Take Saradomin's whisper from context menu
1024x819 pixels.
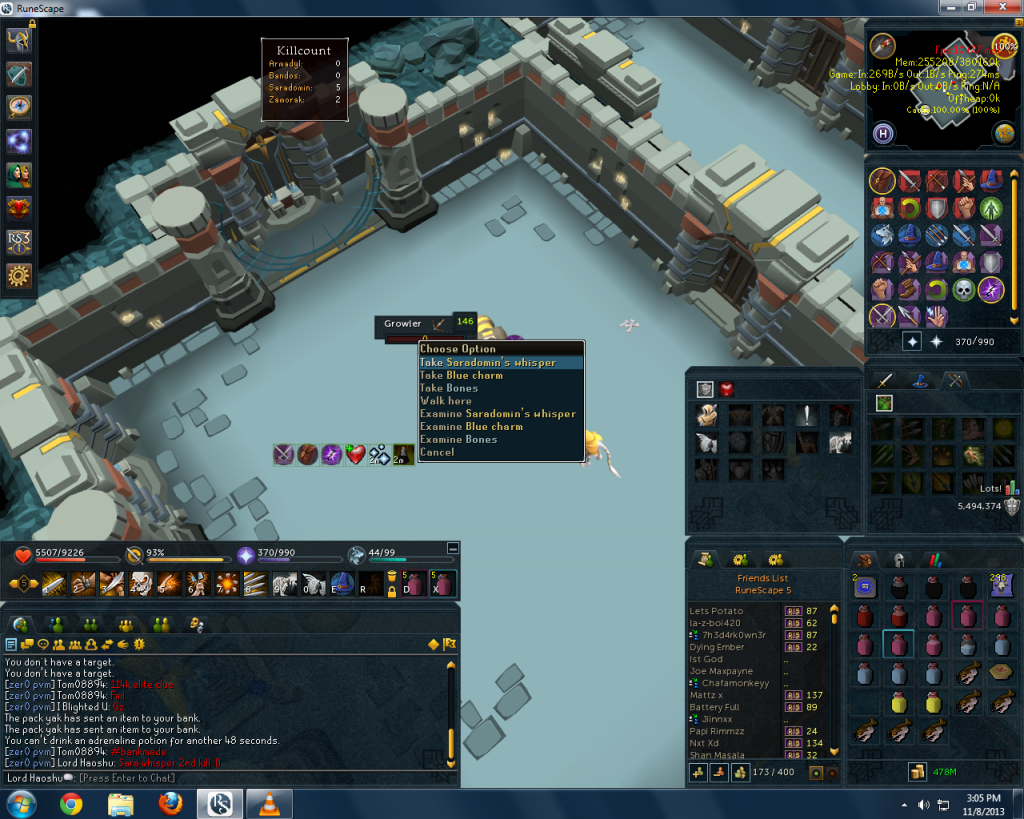[x=487, y=363]
